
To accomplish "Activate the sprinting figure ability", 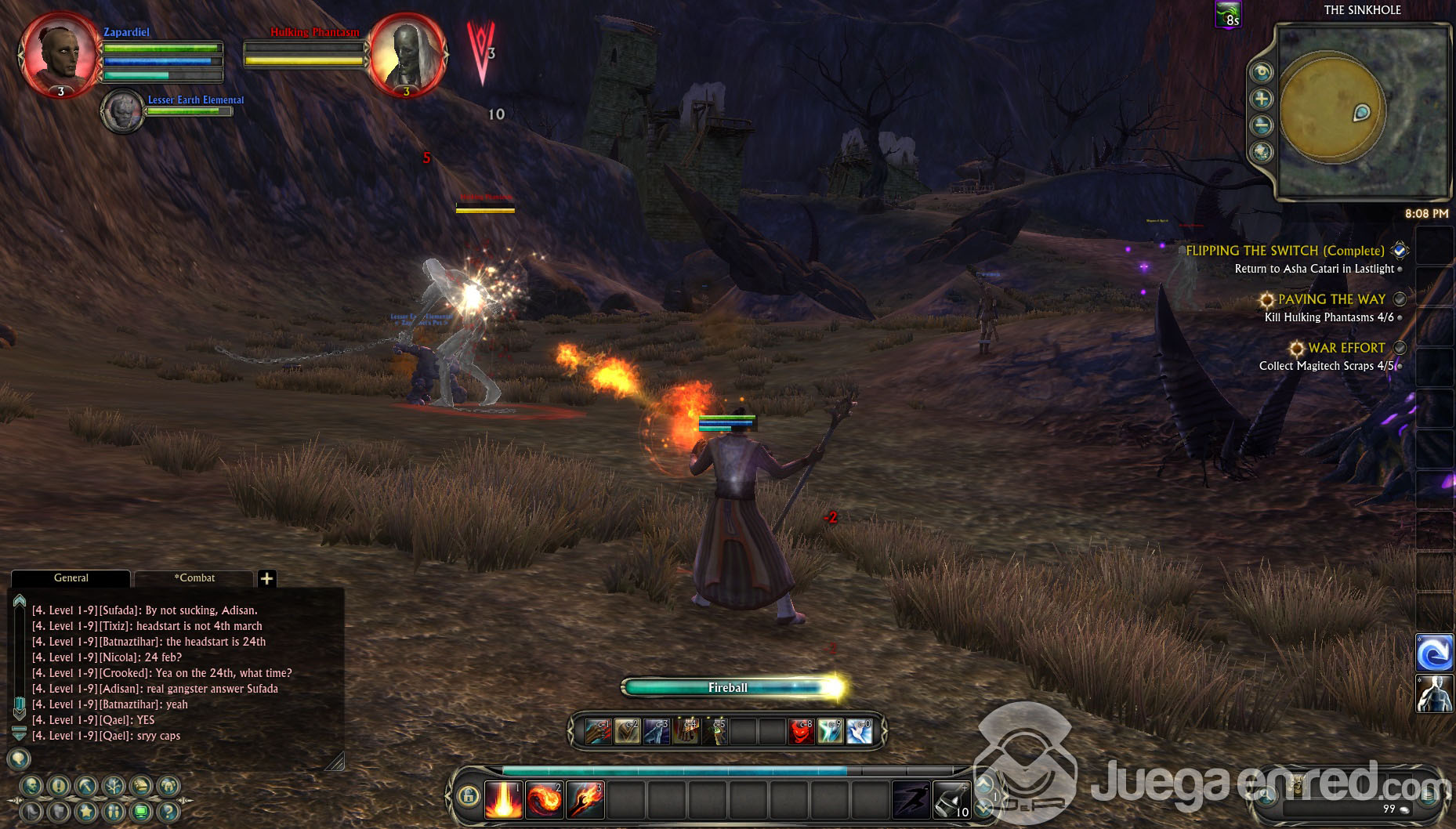I will pyautogui.click(x=911, y=800).
